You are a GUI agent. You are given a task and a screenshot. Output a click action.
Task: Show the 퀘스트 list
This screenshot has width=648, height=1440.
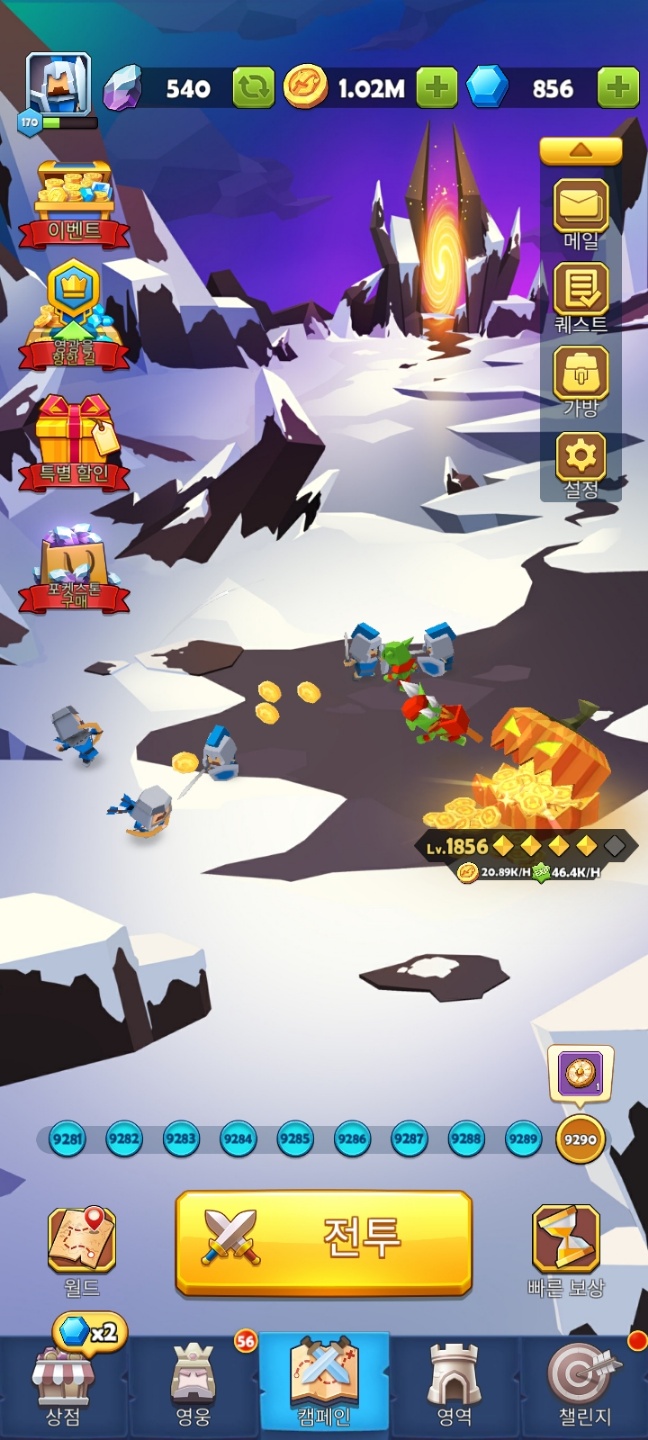(x=581, y=292)
